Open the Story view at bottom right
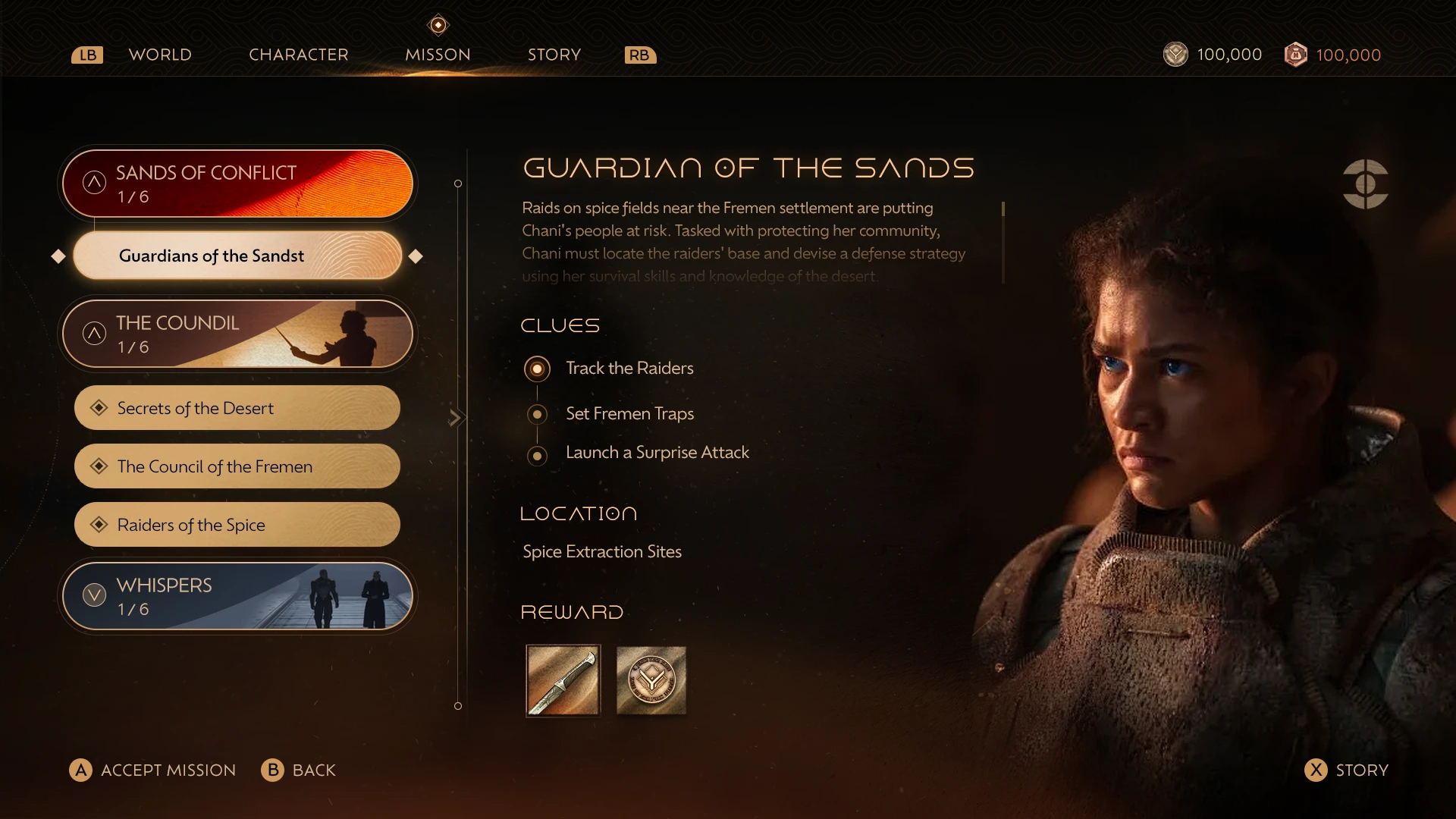Viewport: 1456px width, 819px height. pos(1347,770)
